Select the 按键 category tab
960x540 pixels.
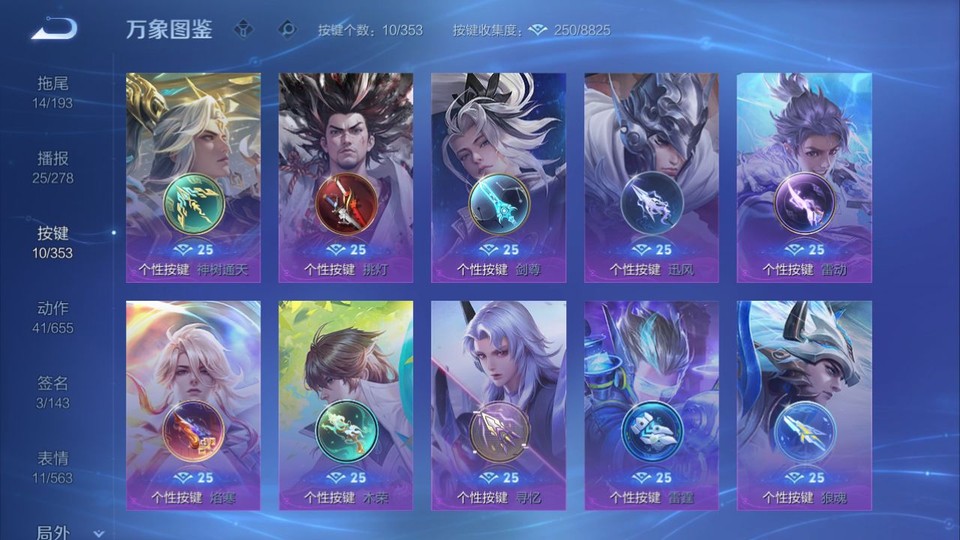pos(53,241)
